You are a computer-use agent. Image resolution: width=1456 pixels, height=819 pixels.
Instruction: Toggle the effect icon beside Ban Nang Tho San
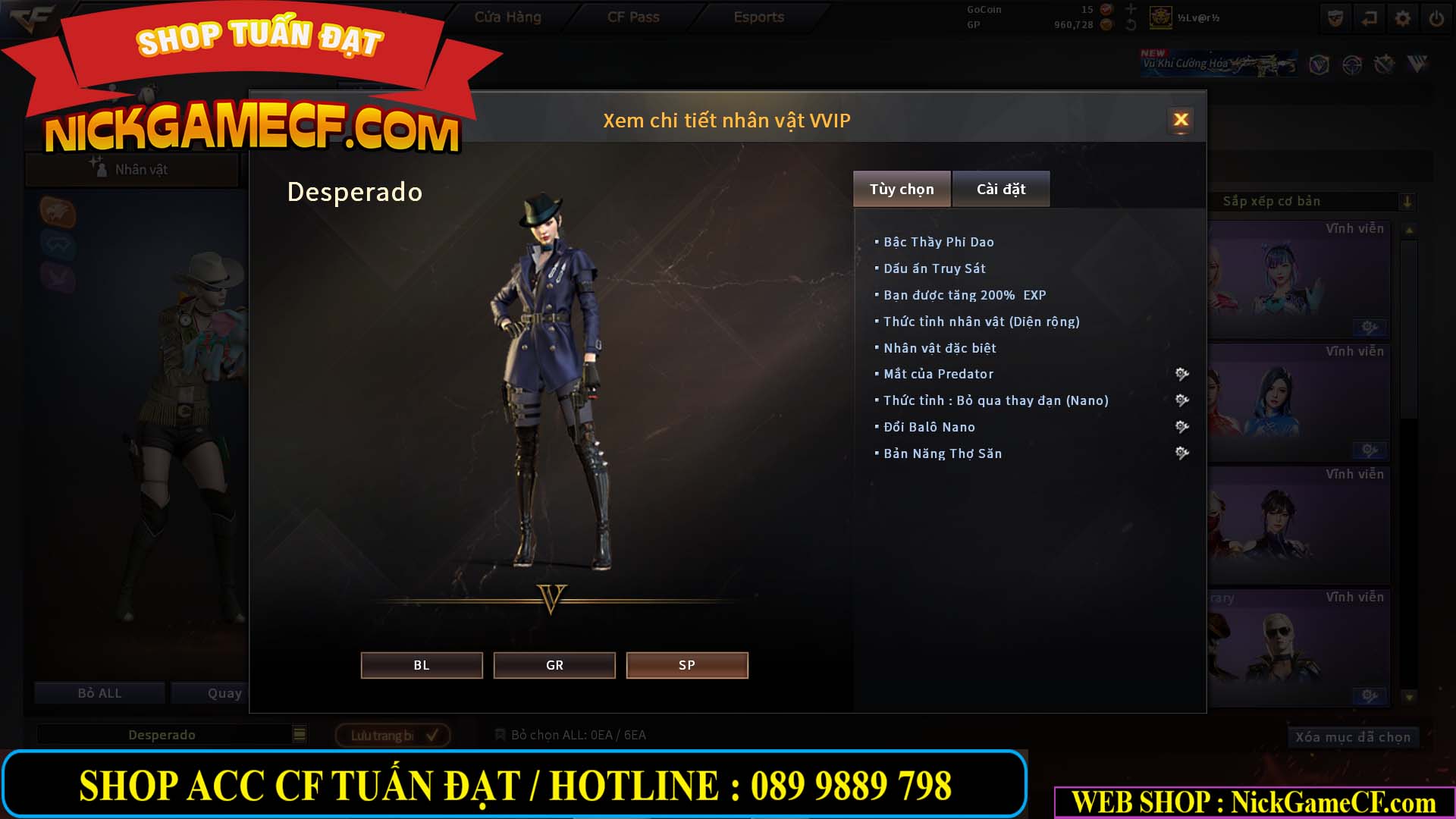coord(1181,453)
